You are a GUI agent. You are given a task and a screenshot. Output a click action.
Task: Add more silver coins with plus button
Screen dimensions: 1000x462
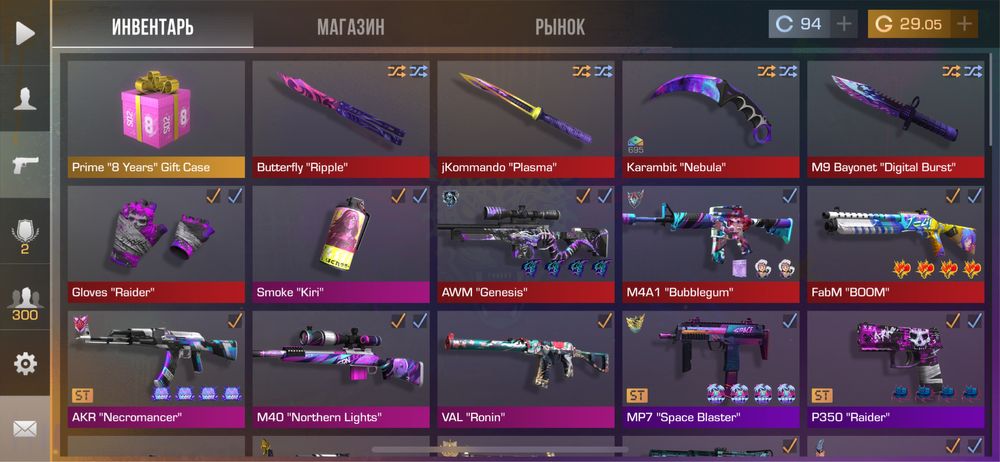(x=845, y=24)
